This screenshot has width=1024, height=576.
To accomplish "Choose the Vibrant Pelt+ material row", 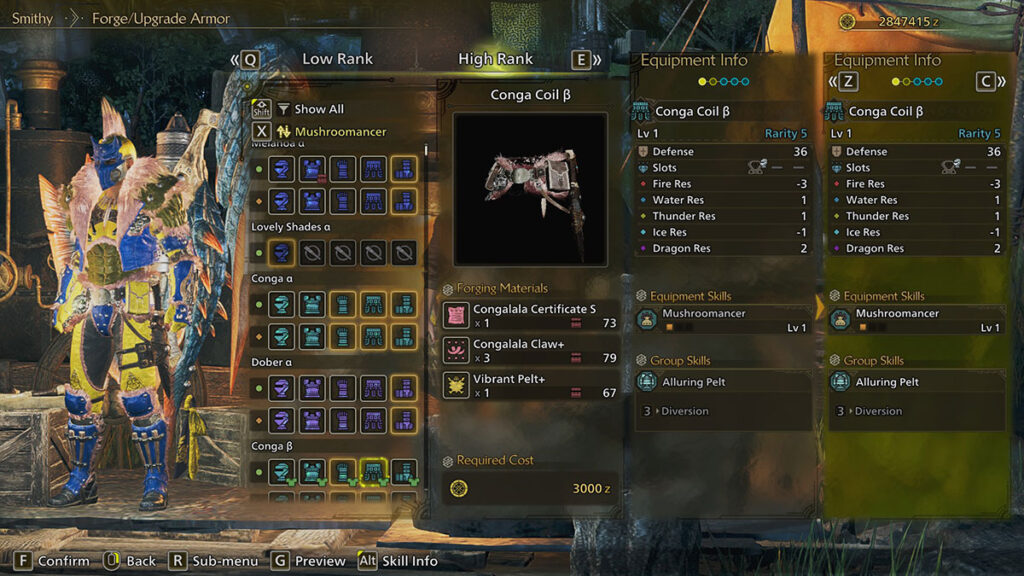I will (530, 385).
